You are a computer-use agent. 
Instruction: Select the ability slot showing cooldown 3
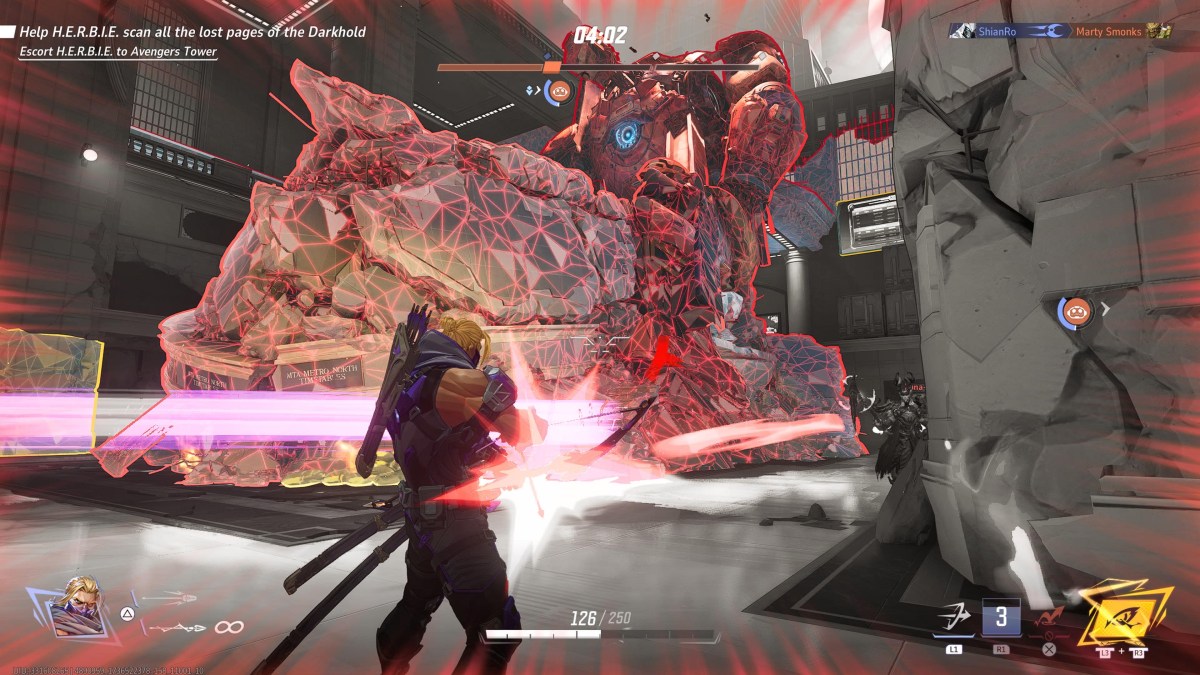click(1001, 619)
